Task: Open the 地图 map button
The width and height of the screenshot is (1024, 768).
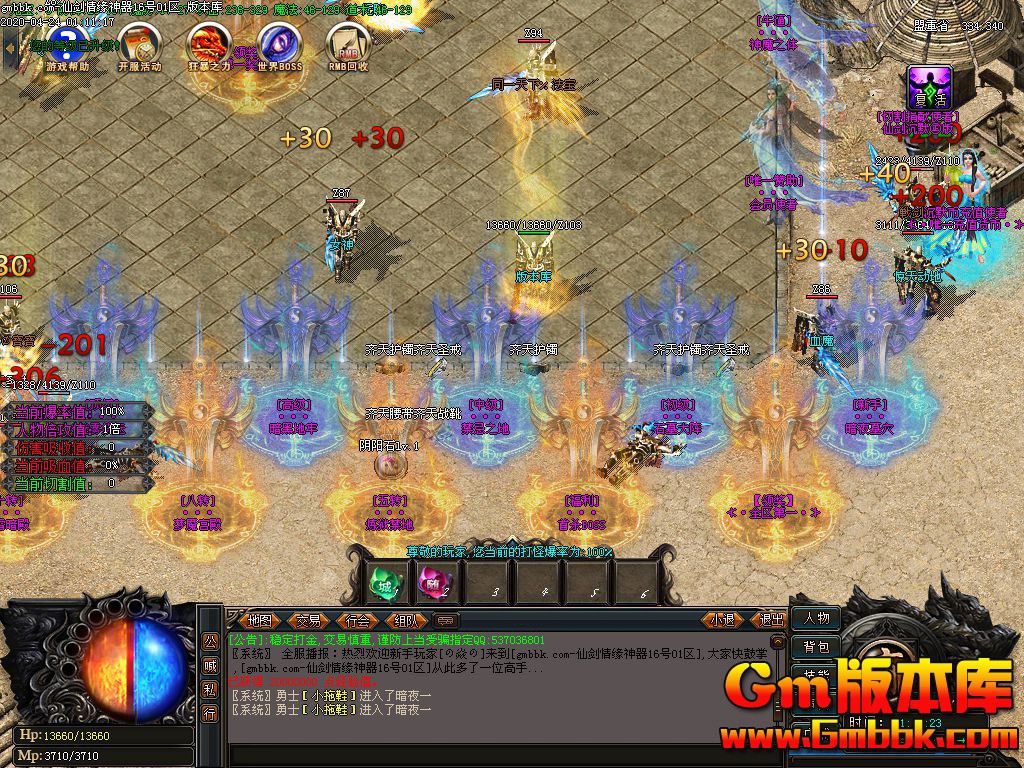Action: tap(261, 620)
